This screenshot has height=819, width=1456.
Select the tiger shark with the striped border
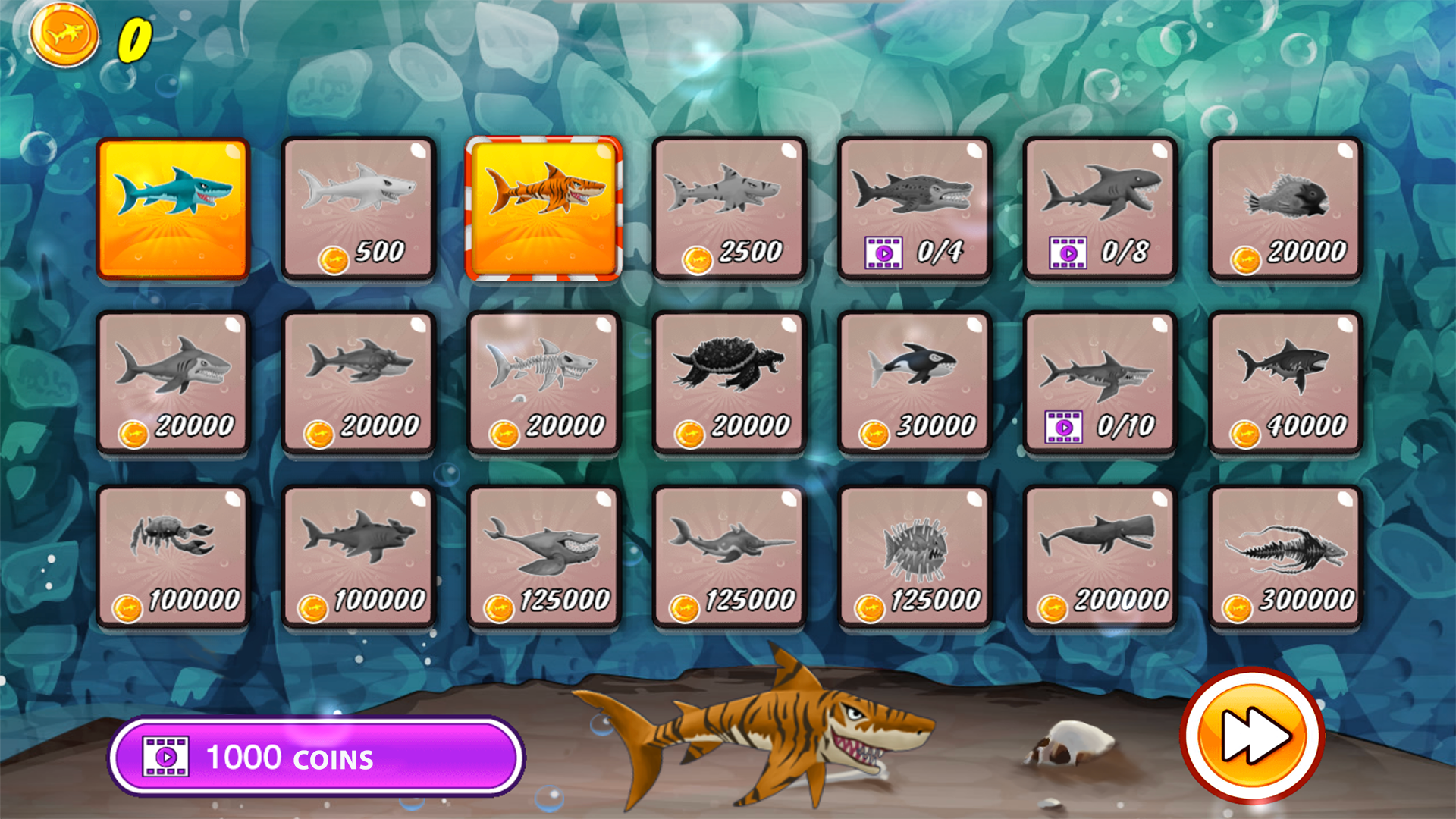click(x=542, y=209)
